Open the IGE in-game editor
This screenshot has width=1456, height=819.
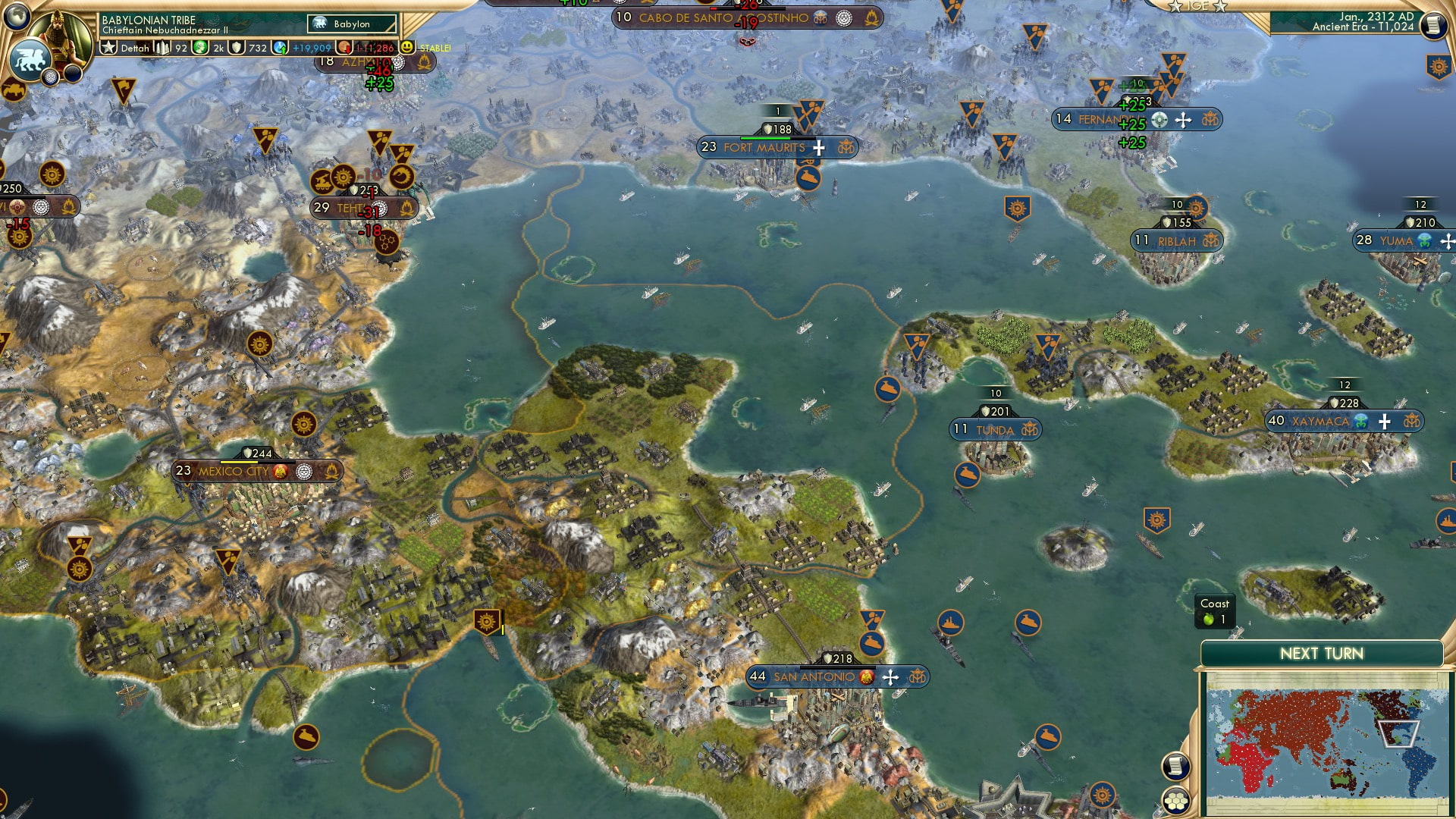tap(1198, 6)
